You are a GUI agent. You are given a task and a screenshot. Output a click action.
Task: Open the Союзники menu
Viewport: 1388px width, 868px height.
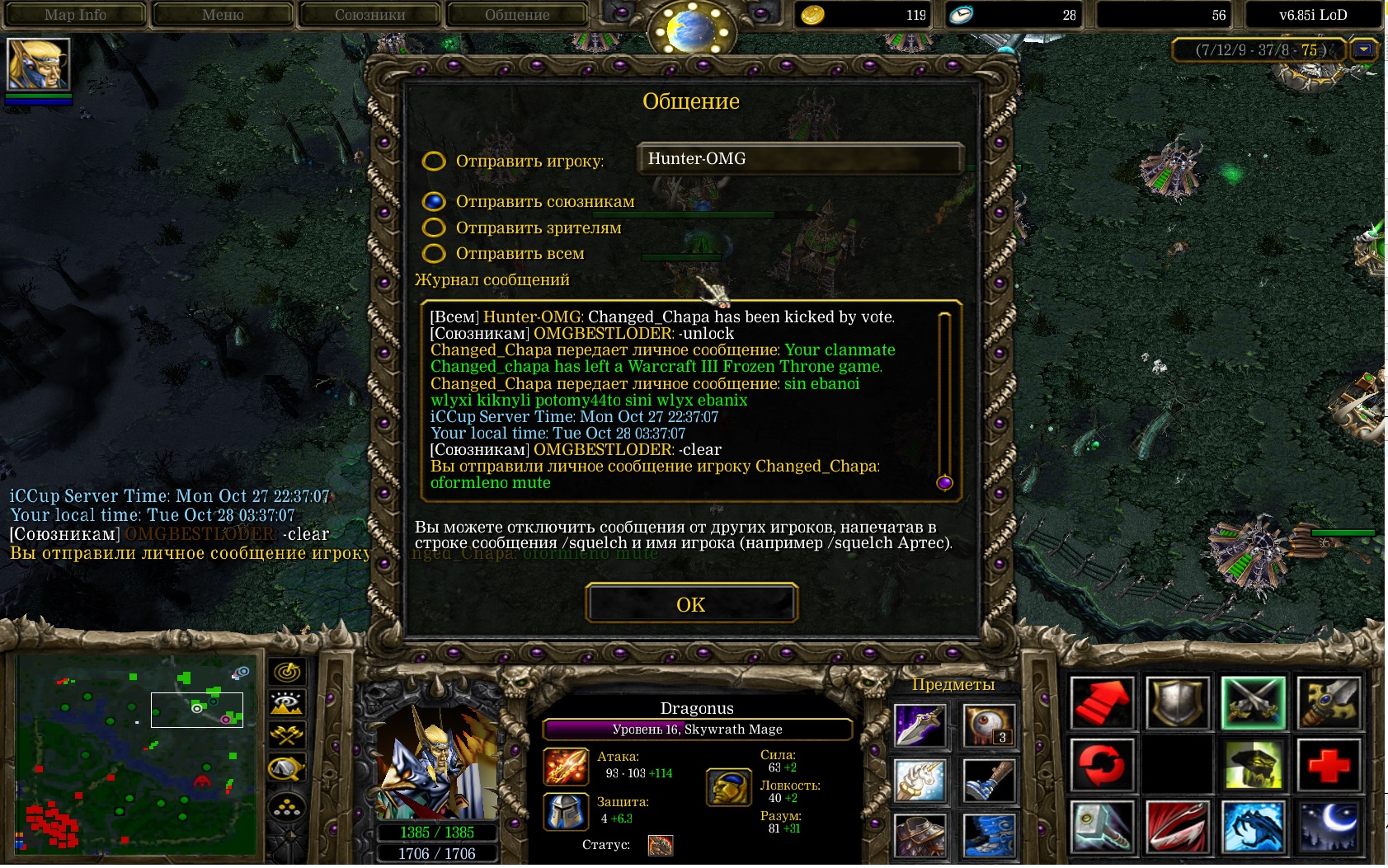(369, 15)
